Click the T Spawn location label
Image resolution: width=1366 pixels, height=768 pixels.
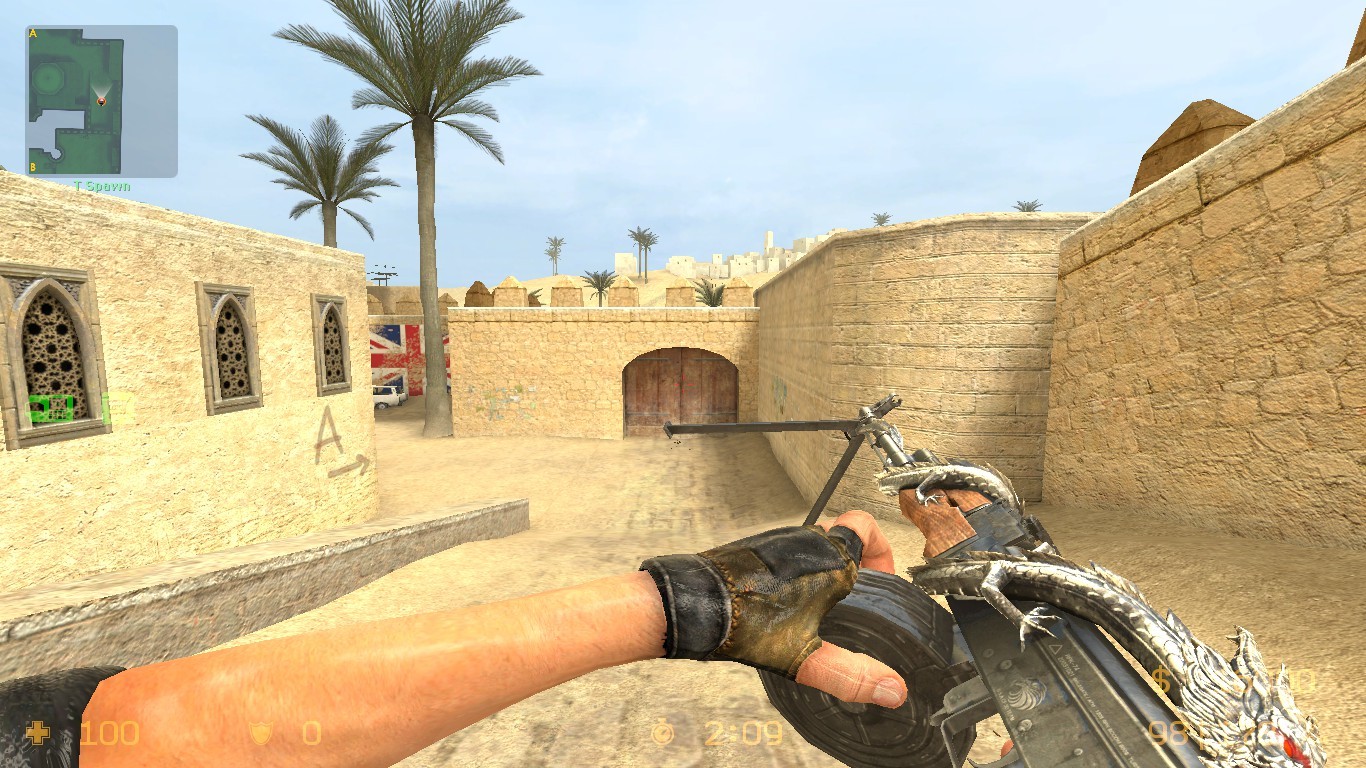click(x=102, y=186)
